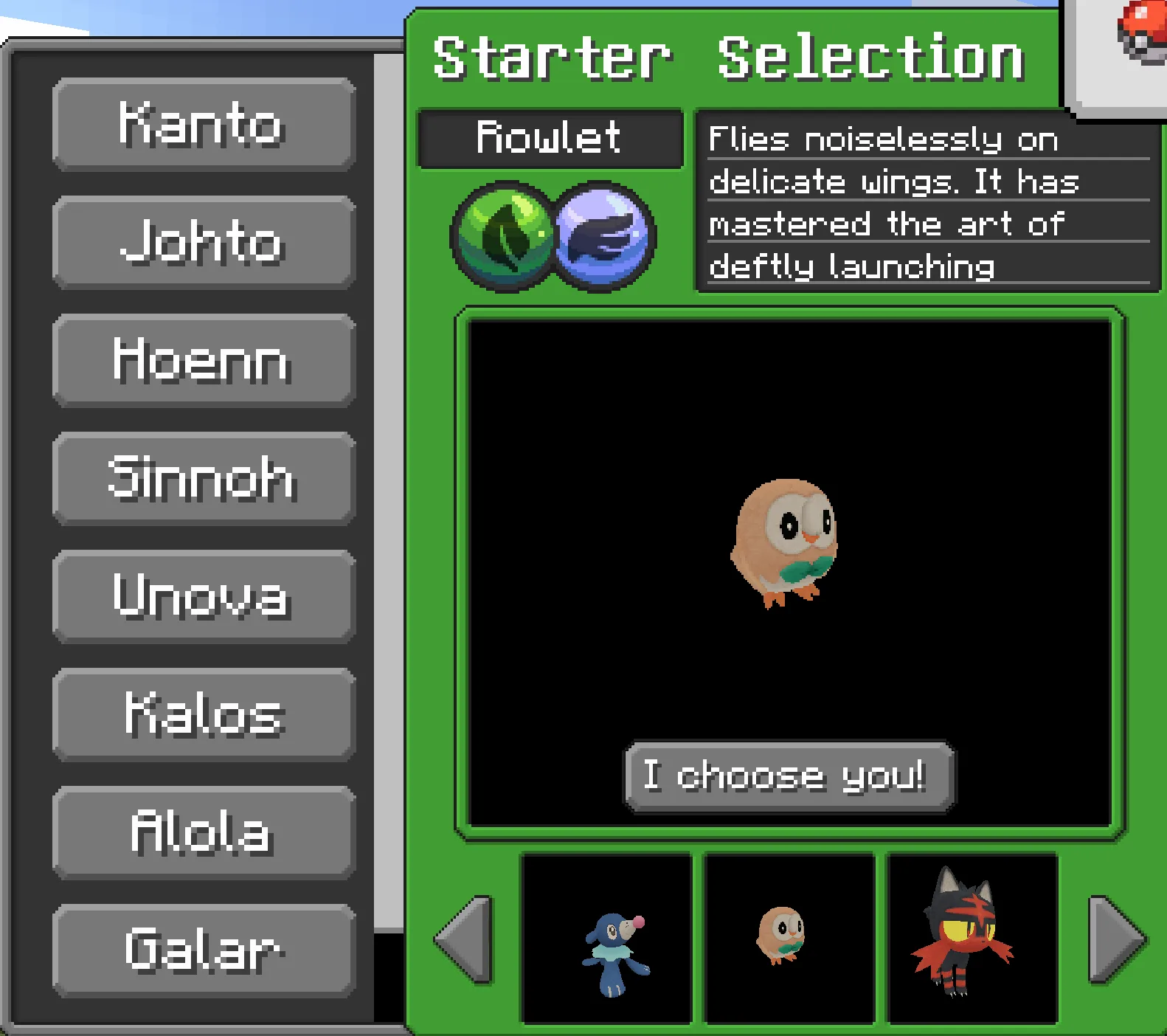
Task: Click the Pokédex description text box
Action: tap(926, 203)
